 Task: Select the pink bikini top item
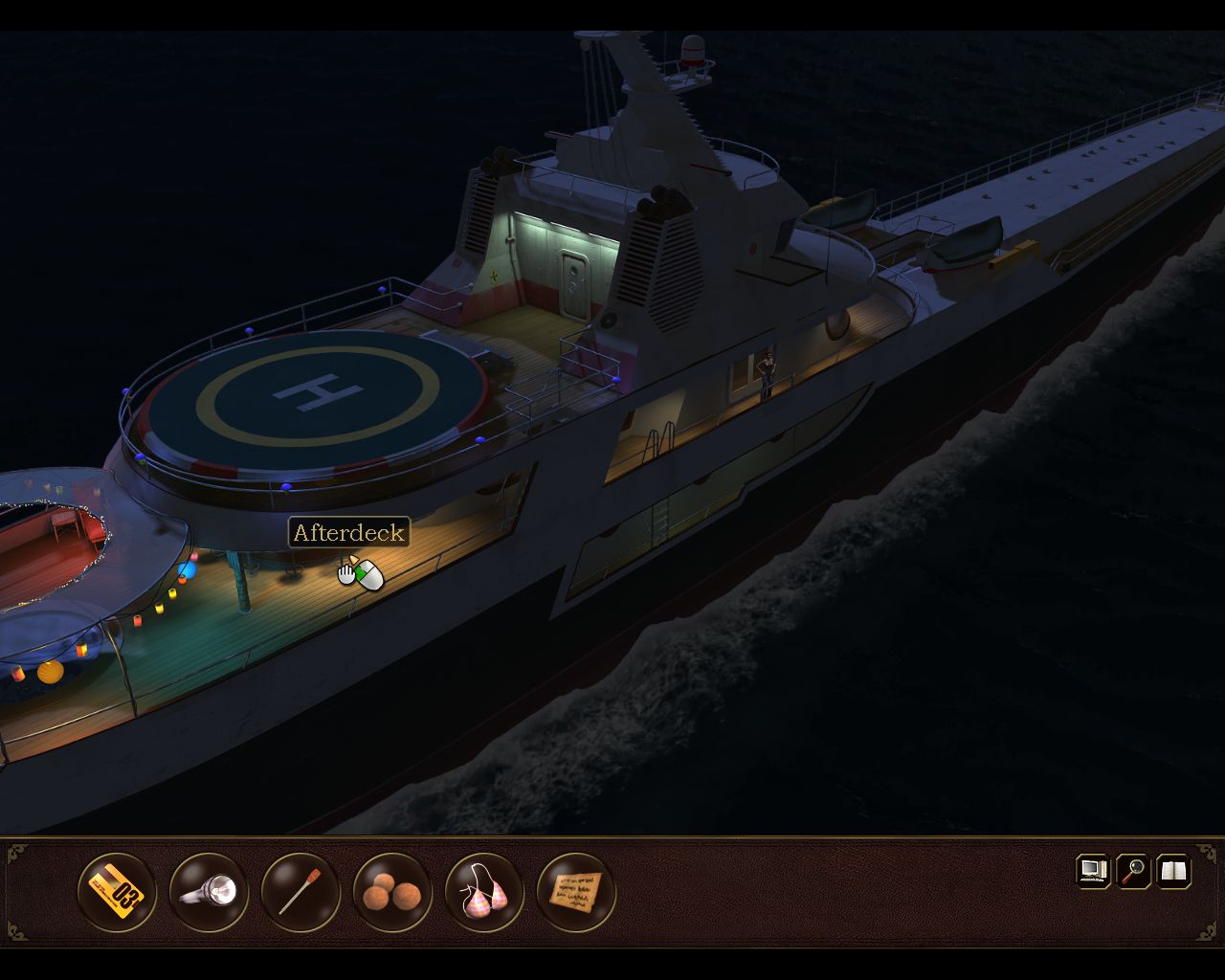pyautogui.click(x=484, y=892)
